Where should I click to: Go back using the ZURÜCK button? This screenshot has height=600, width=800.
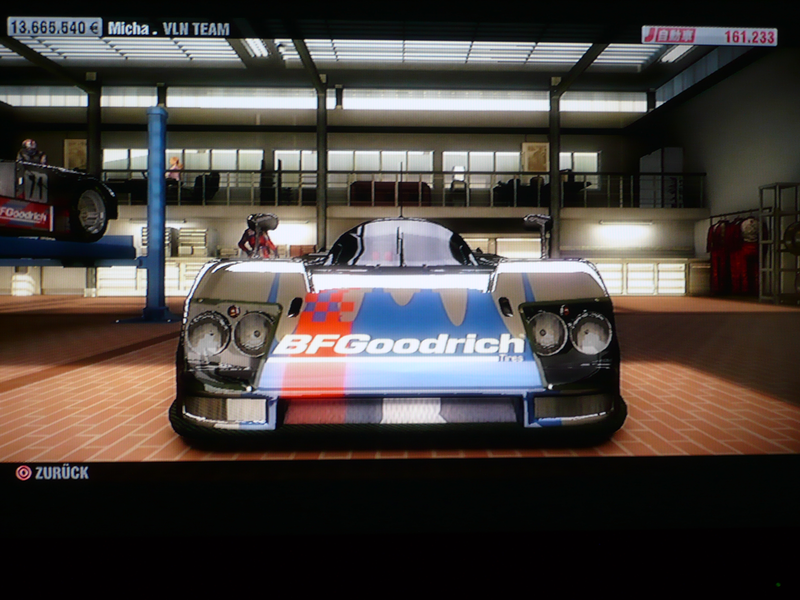[52, 472]
